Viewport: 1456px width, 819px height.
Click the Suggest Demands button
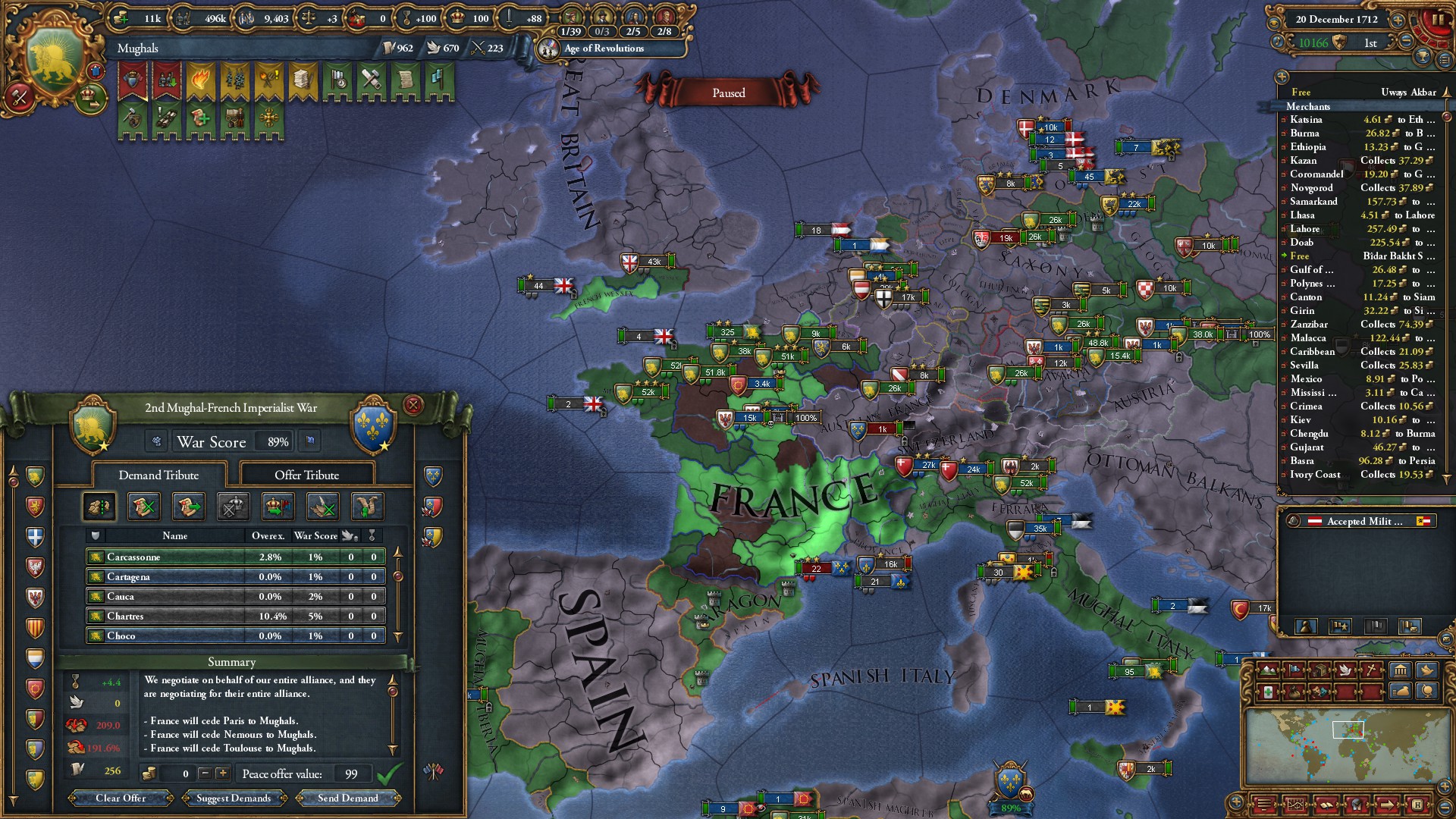[x=233, y=798]
